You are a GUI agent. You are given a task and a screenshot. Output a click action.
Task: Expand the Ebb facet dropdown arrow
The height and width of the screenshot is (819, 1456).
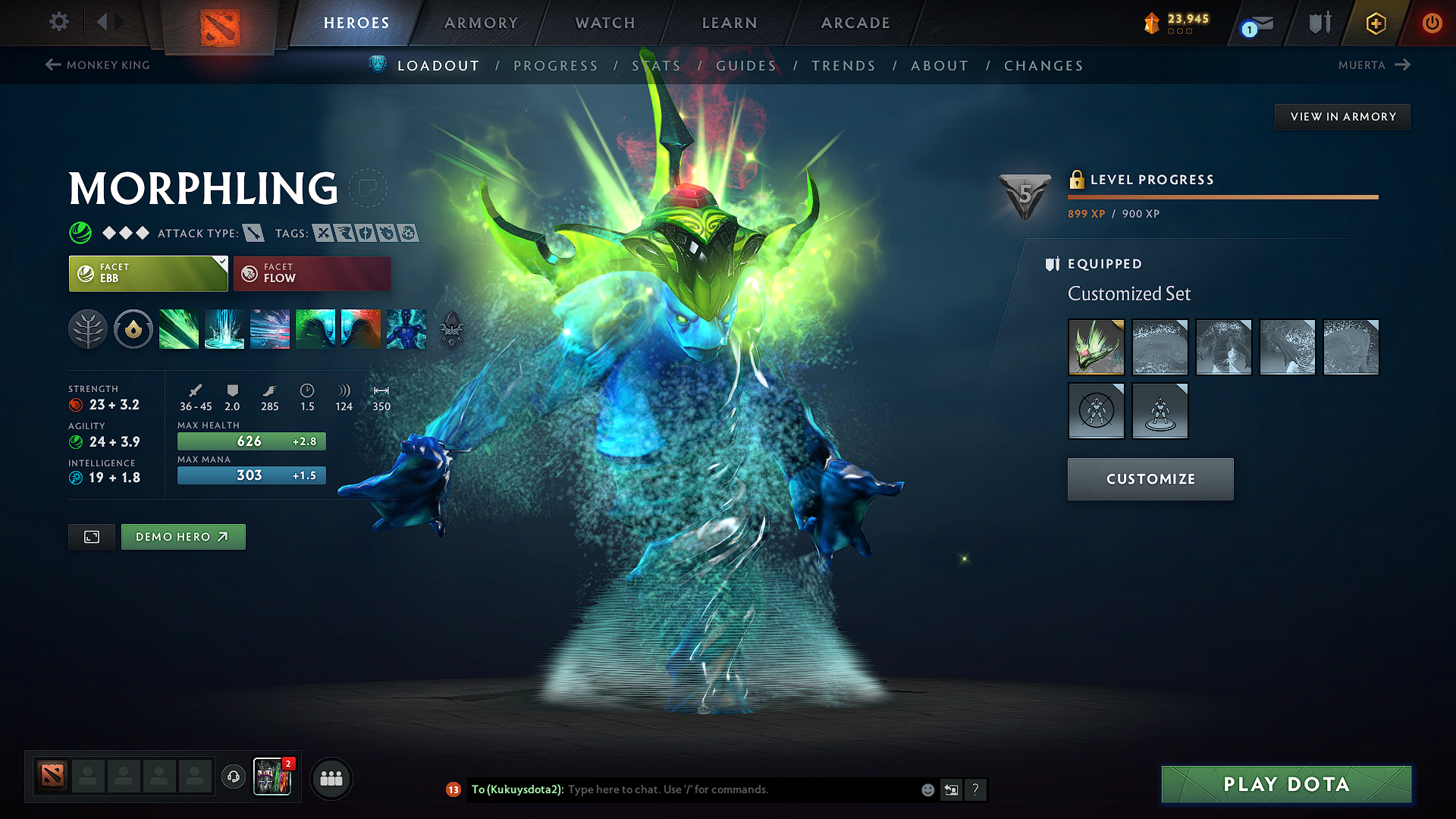(221, 263)
